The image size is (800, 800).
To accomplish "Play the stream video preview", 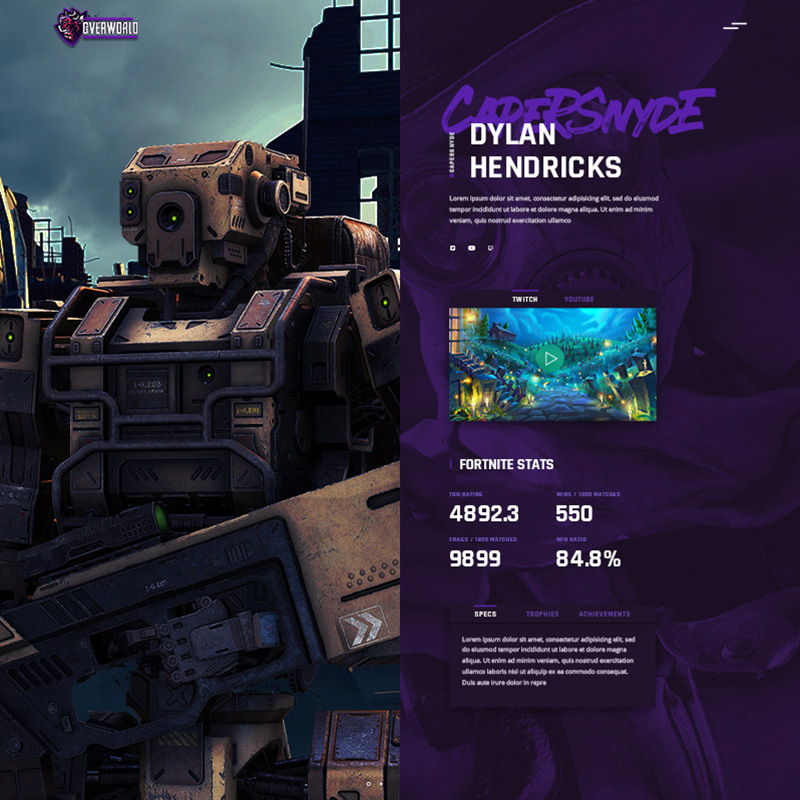I will [552, 358].
